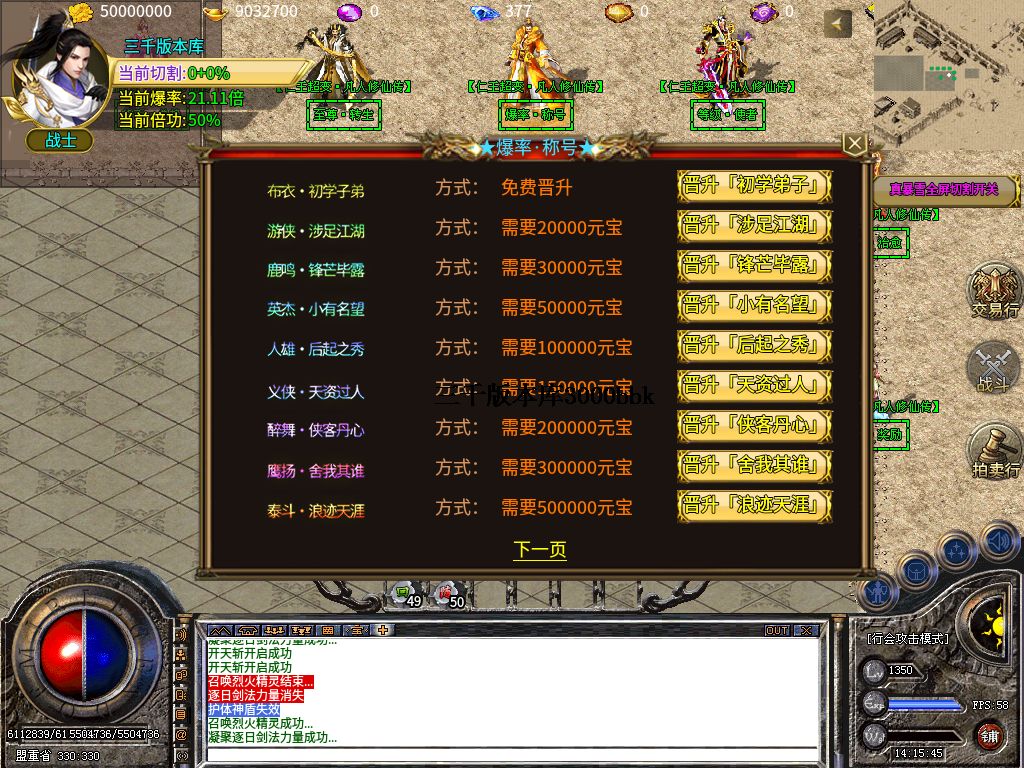Screen dimensions: 1024x768
Task: Buy the 晋升「后起之秀」 title
Action: [755, 347]
